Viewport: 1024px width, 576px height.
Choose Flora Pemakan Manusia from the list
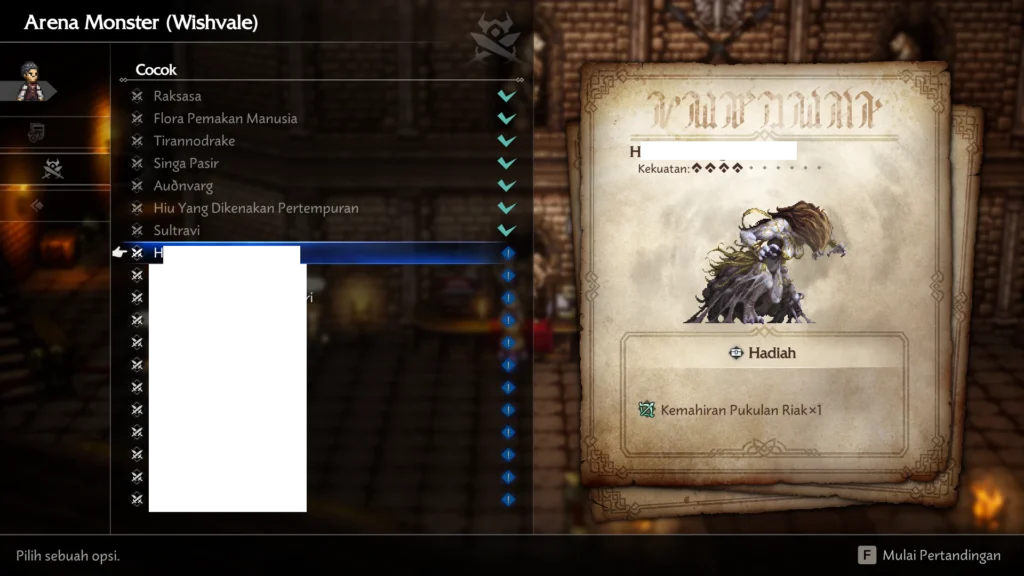point(225,118)
